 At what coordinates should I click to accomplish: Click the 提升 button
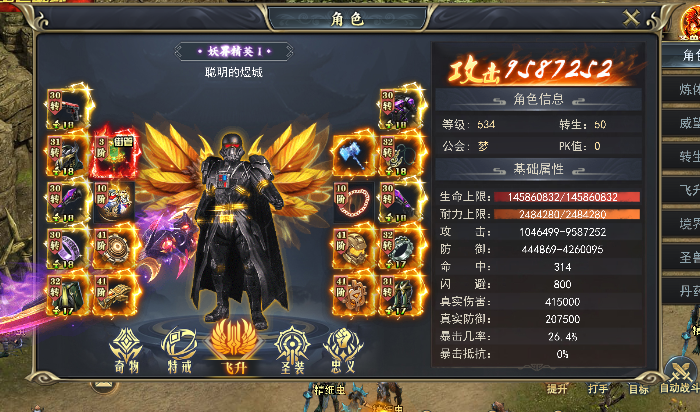(x=557, y=388)
